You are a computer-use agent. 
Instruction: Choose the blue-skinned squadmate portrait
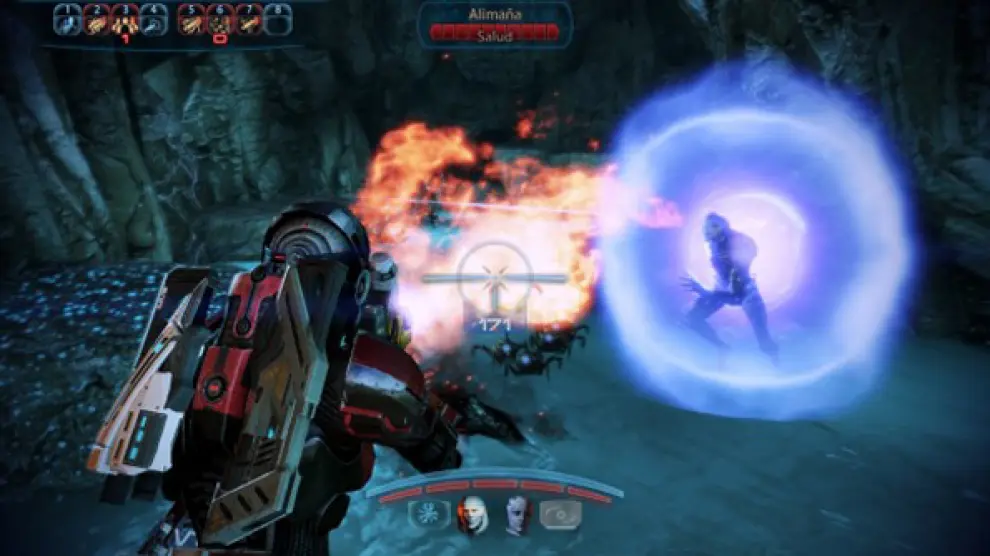[516, 514]
